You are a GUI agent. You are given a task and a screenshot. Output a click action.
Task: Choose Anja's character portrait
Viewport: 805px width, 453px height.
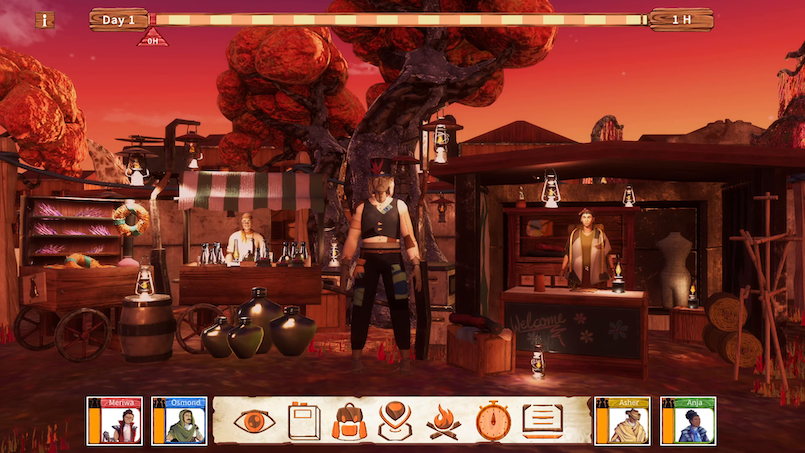point(687,421)
